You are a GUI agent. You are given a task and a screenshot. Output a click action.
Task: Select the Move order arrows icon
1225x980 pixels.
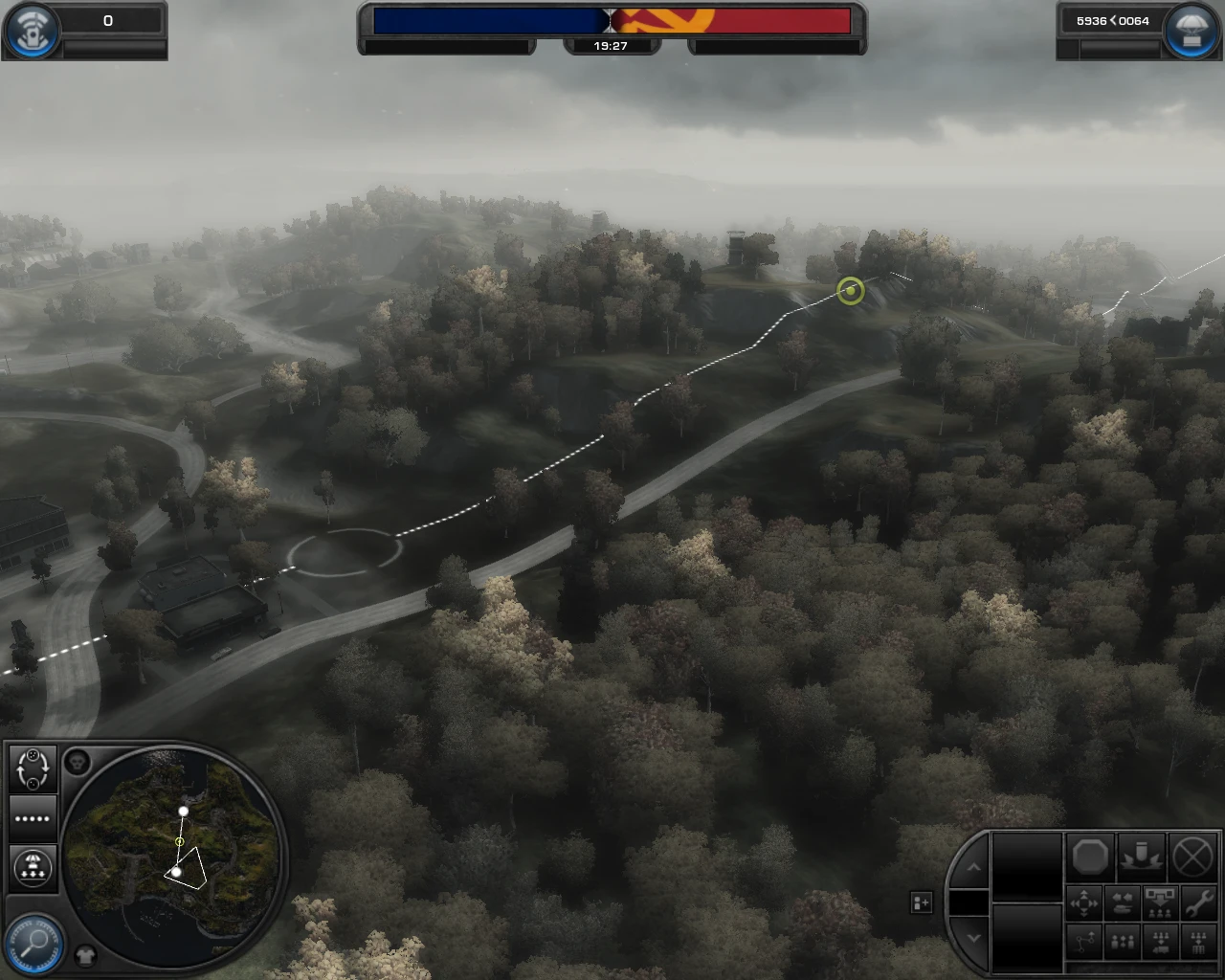point(1084,902)
